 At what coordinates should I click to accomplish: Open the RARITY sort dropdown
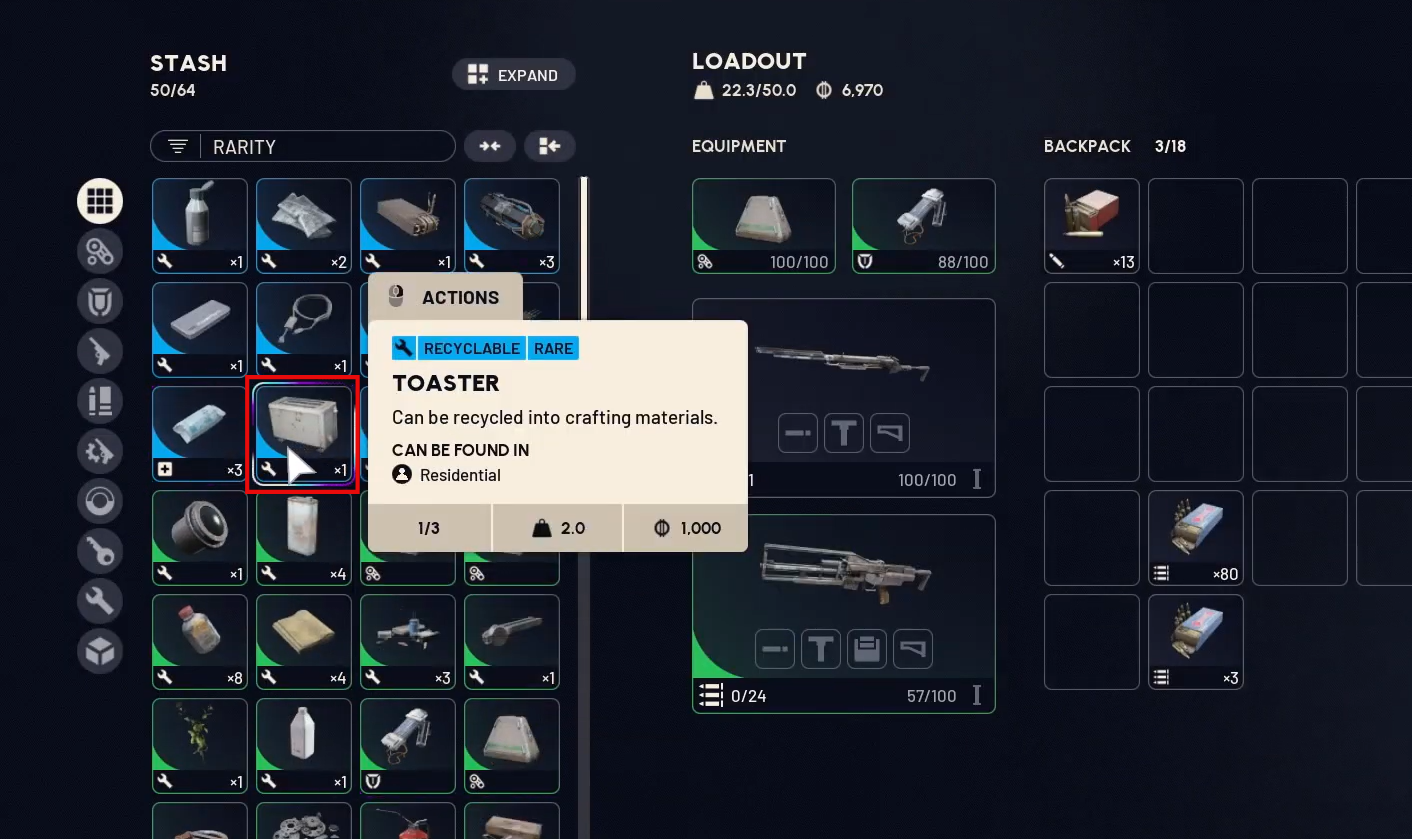(x=303, y=147)
